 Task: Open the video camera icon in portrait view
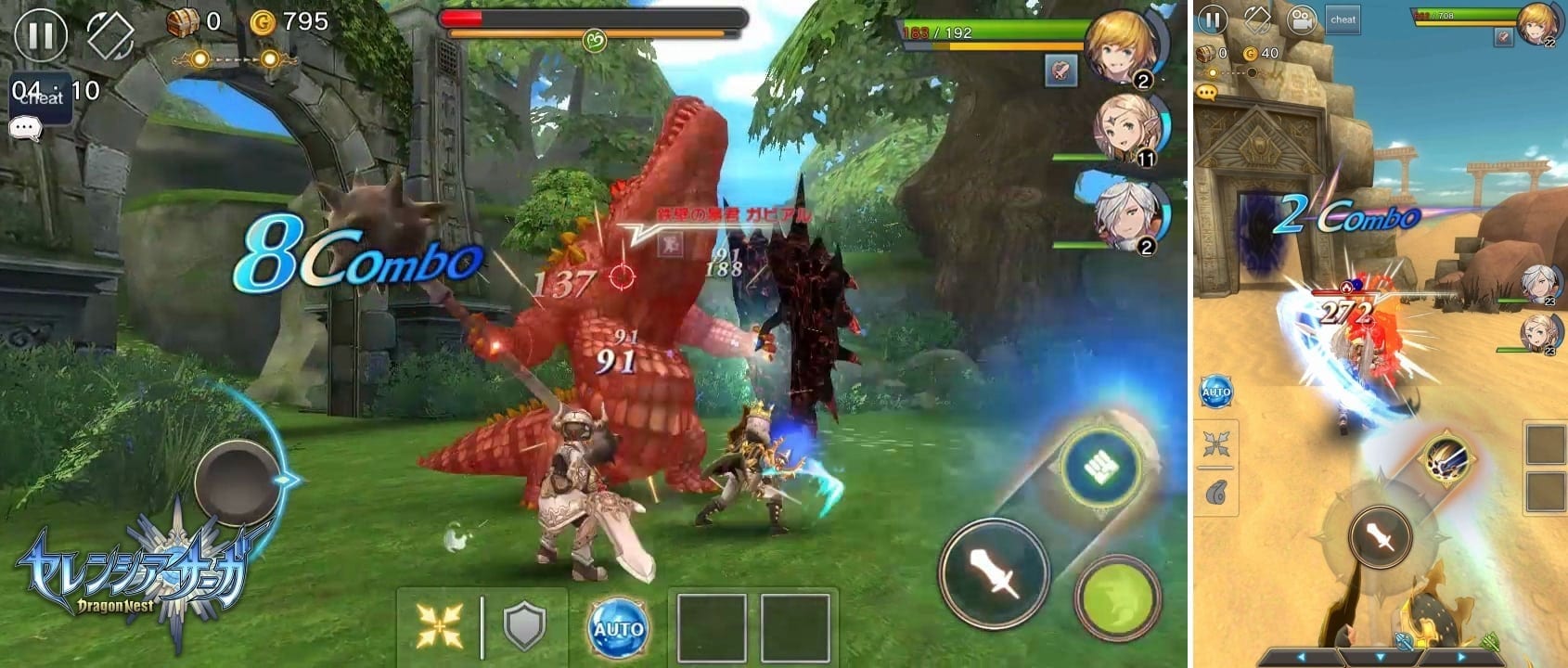(1302, 19)
